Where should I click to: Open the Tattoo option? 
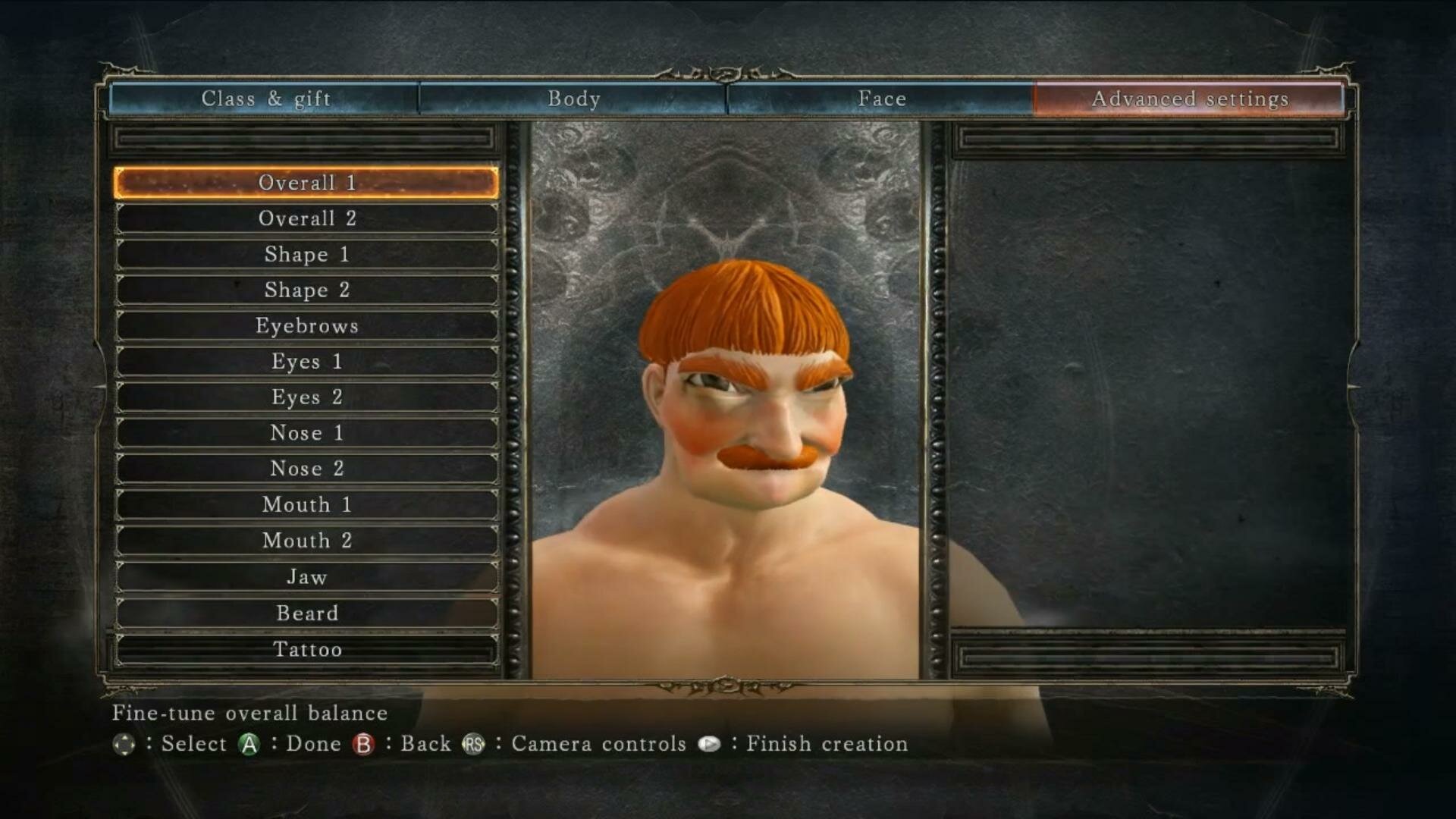pos(307,649)
